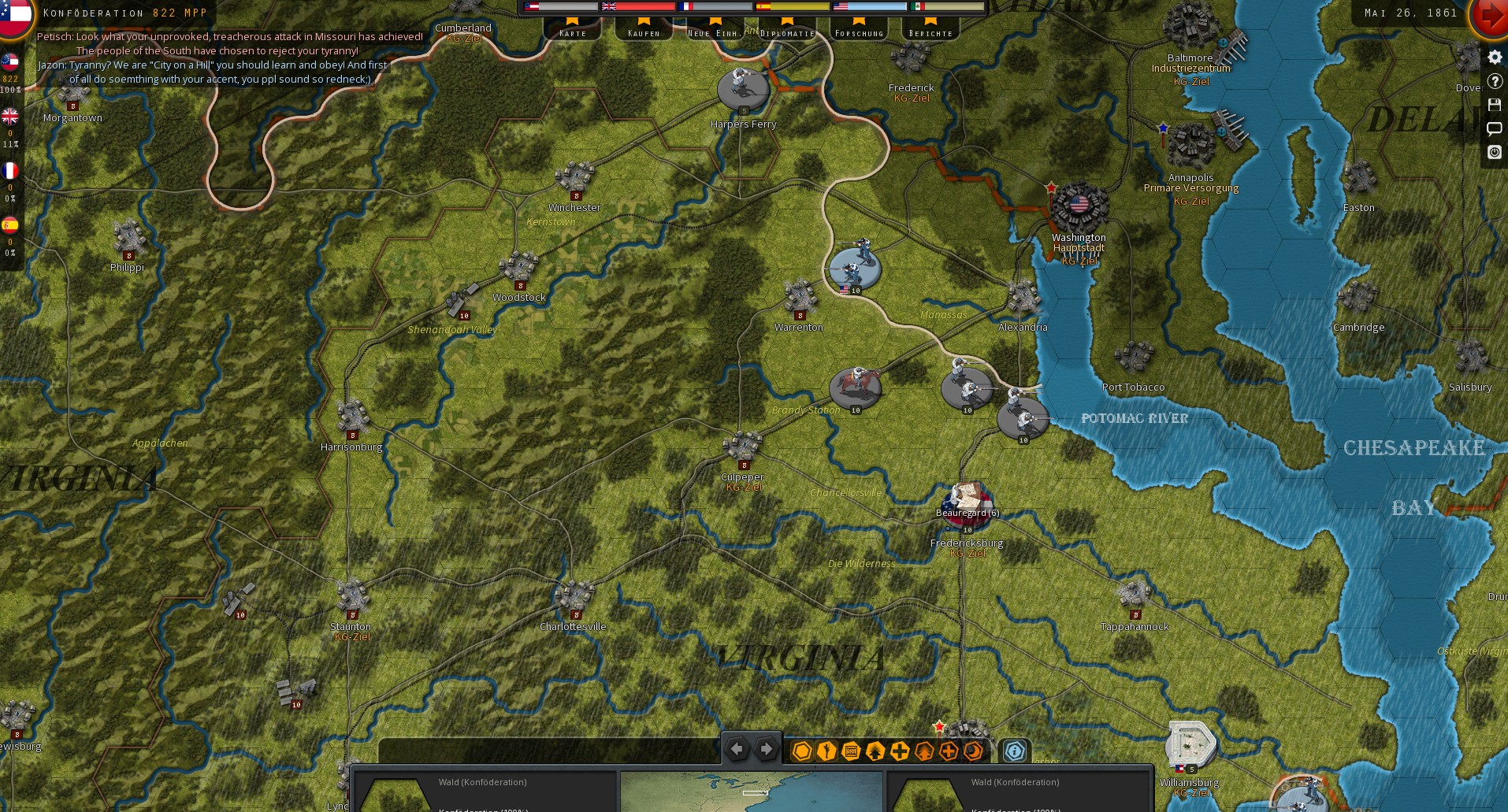The height and width of the screenshot is (812, 1508).
Task: Click the framed portrait hexagon icon
Action: pos(851,751)
